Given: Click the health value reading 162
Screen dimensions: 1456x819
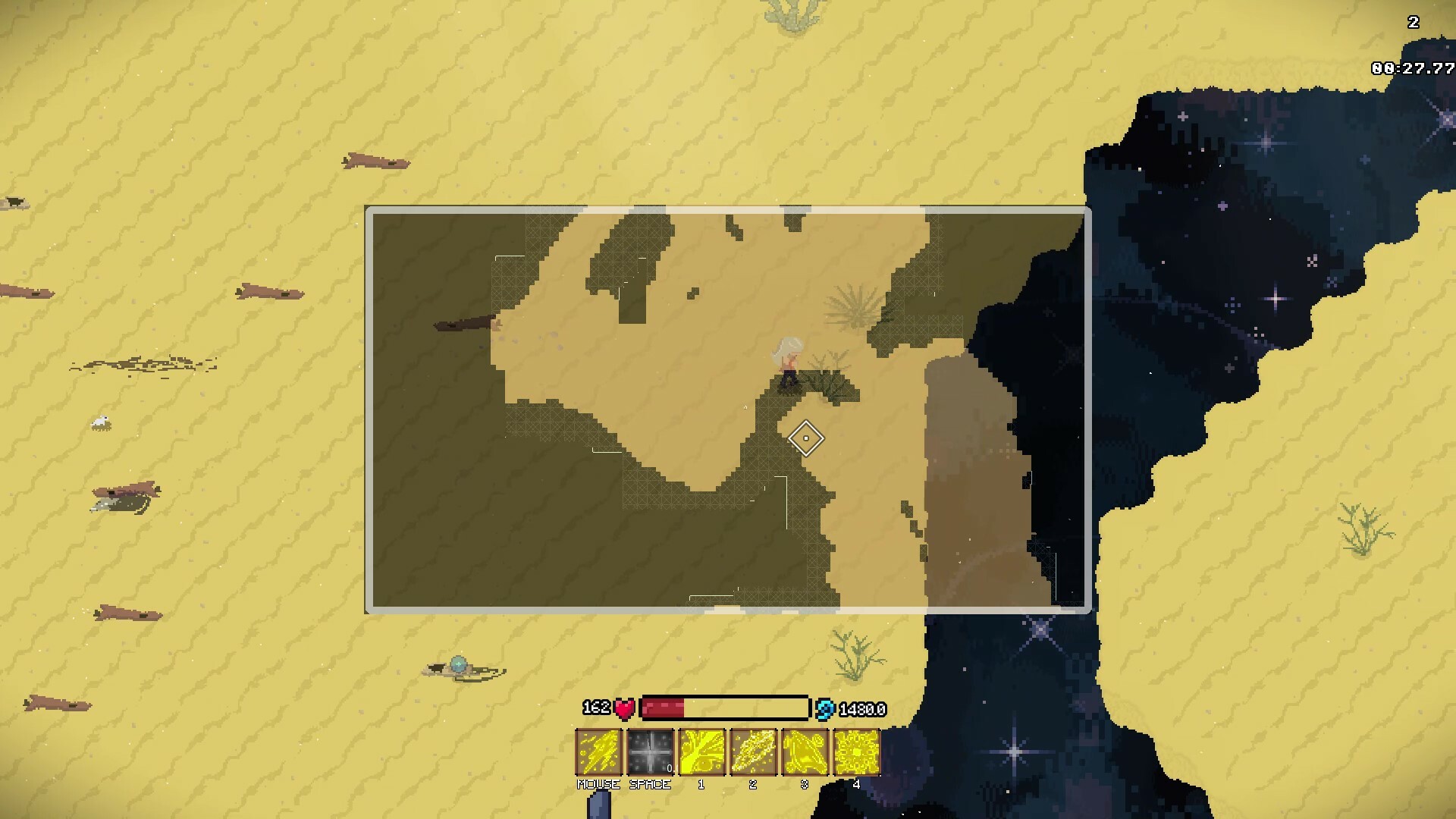Looking at the screenshot, I should click(597, 708).
